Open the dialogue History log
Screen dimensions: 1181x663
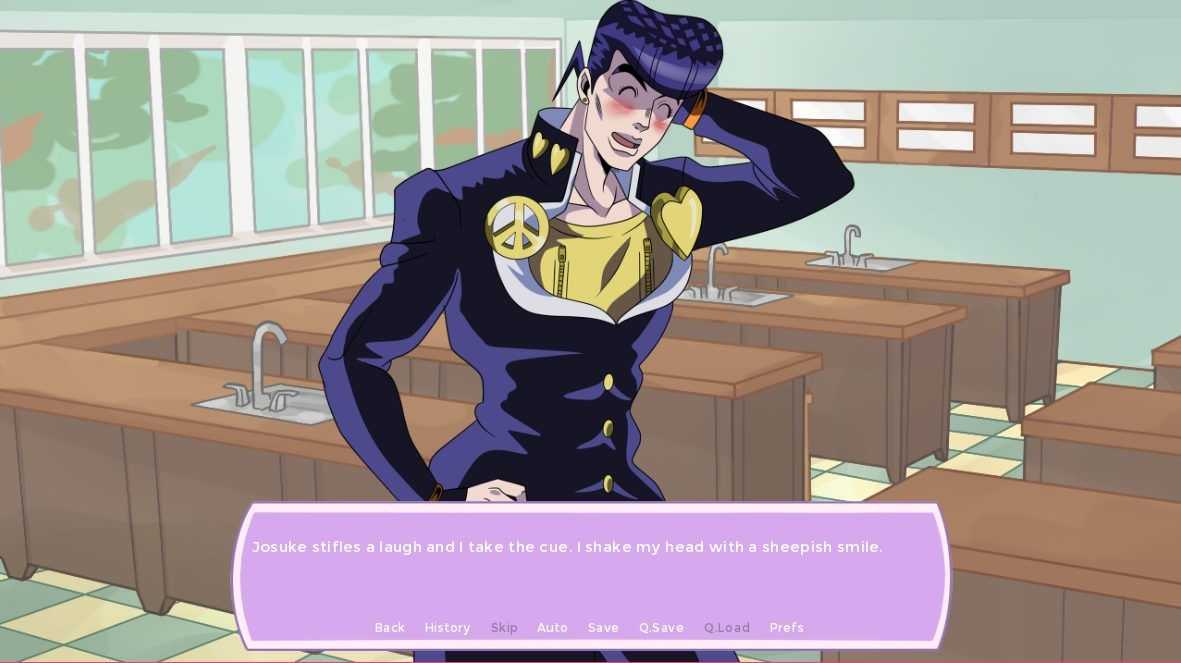(x=447, y=628)
